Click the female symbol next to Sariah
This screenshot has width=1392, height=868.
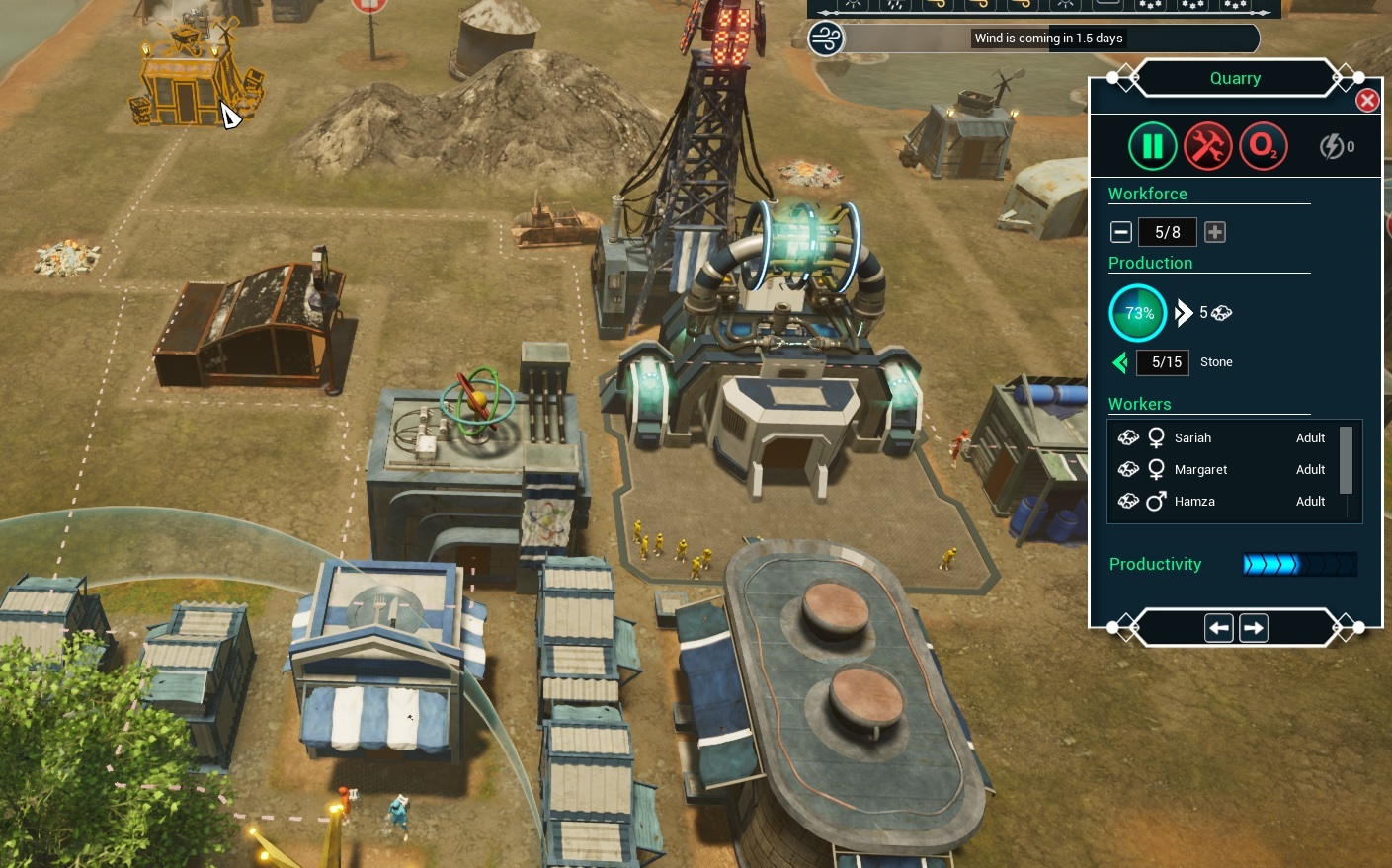pos(1156,437)
